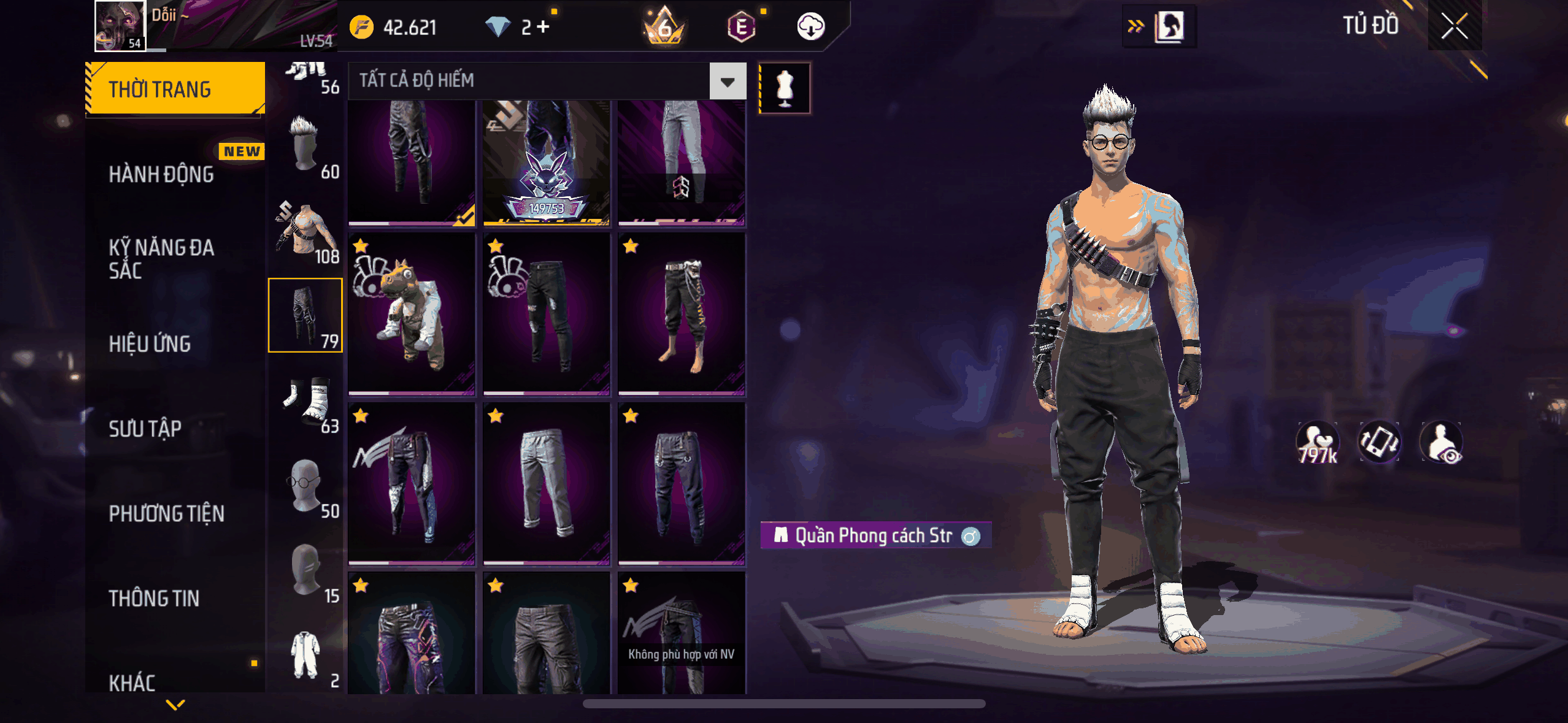Expand the Tất Cả Độ Hiếm rarity dropdown
1568x723 pixels.
[728, 81]
